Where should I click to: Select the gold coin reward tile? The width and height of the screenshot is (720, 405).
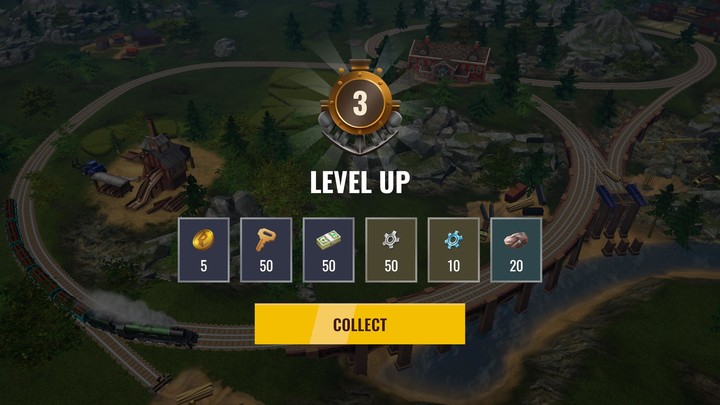click(203, 250)
